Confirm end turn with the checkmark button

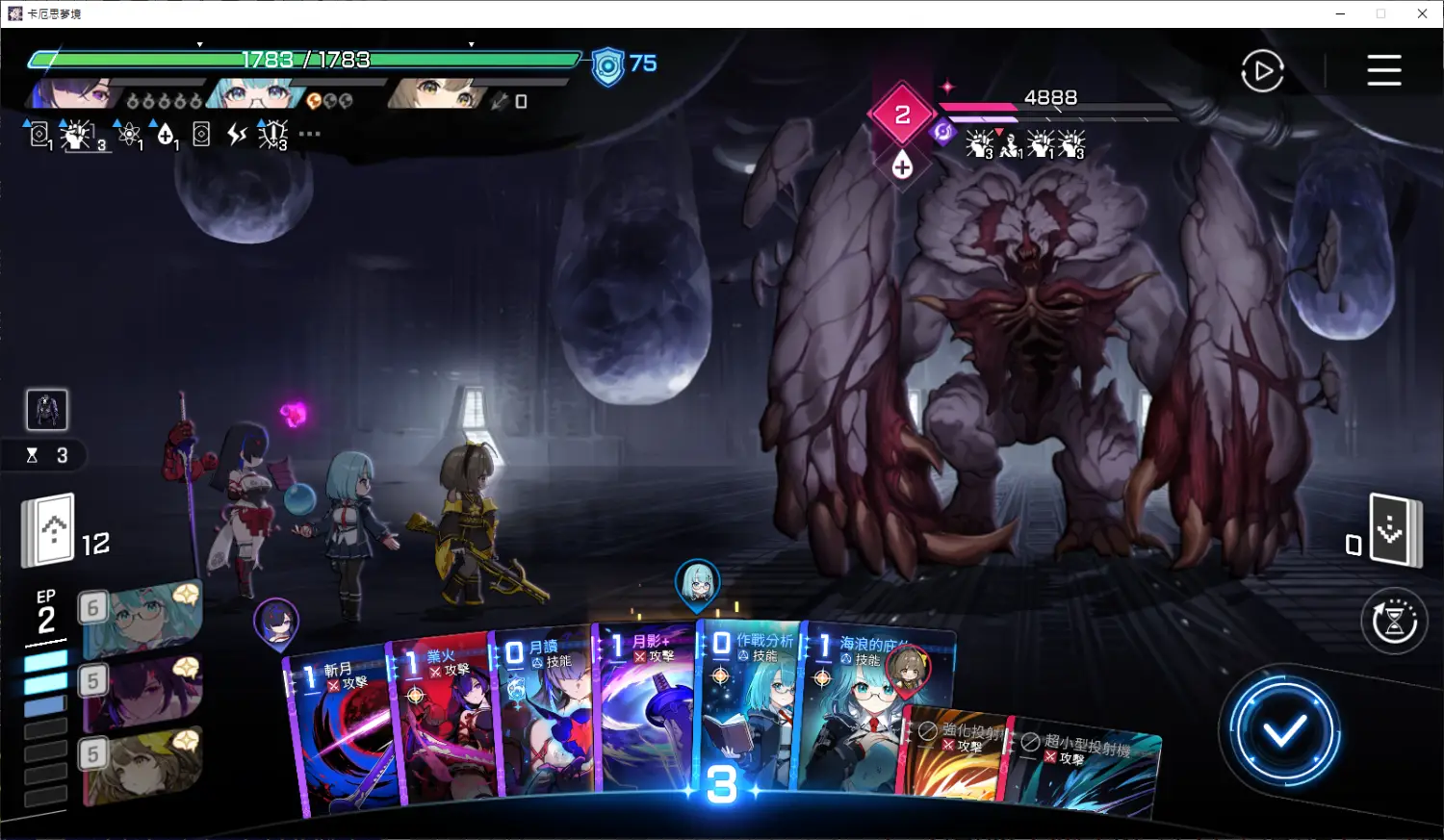click(1283, 733)
